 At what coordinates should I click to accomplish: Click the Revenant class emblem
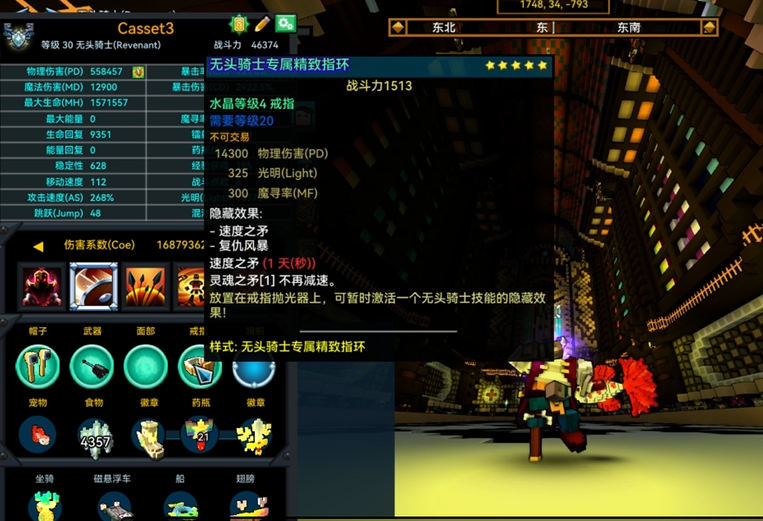pos(19,36)
